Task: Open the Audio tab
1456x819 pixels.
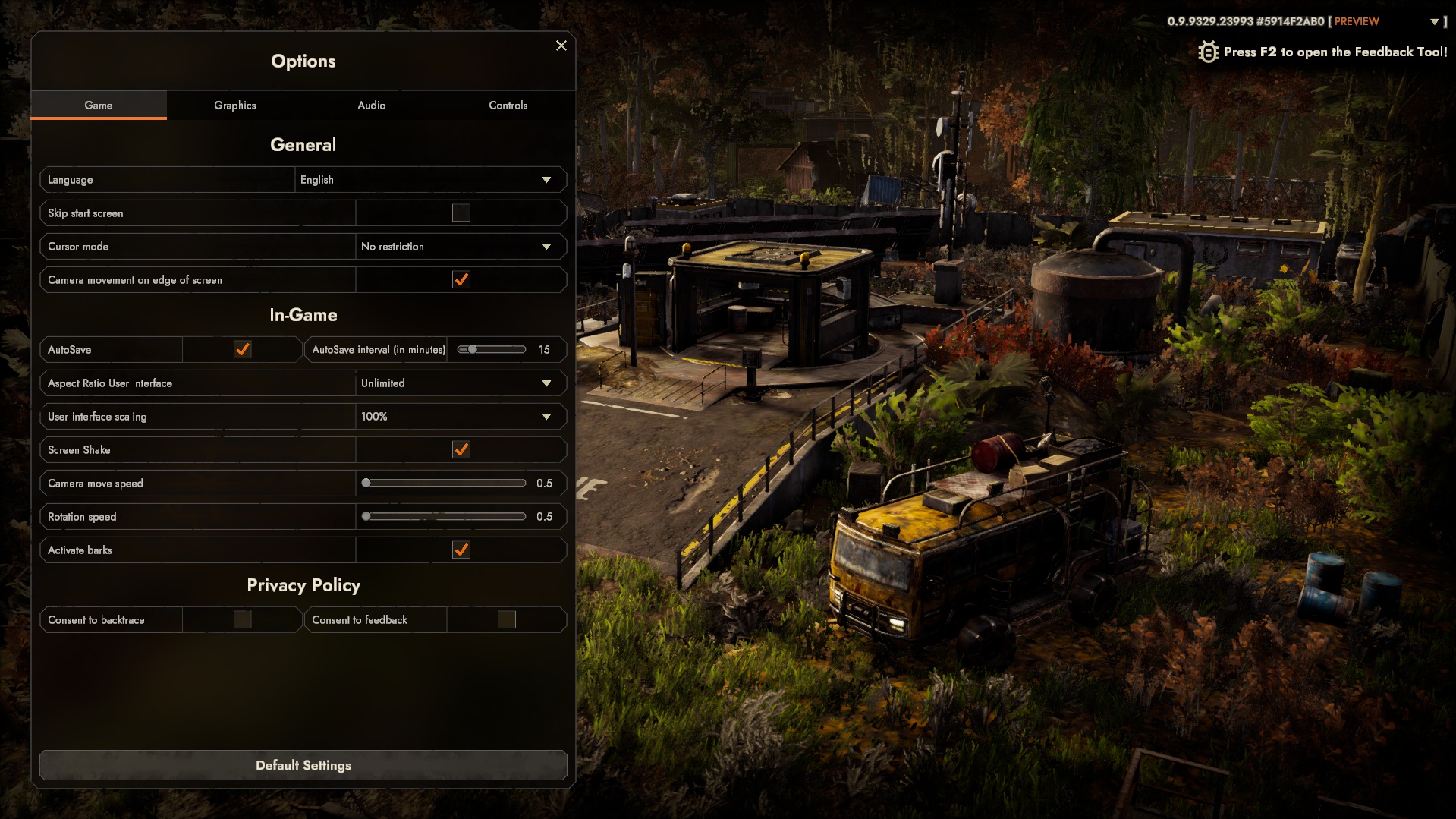Action: [x=372, y=106]
